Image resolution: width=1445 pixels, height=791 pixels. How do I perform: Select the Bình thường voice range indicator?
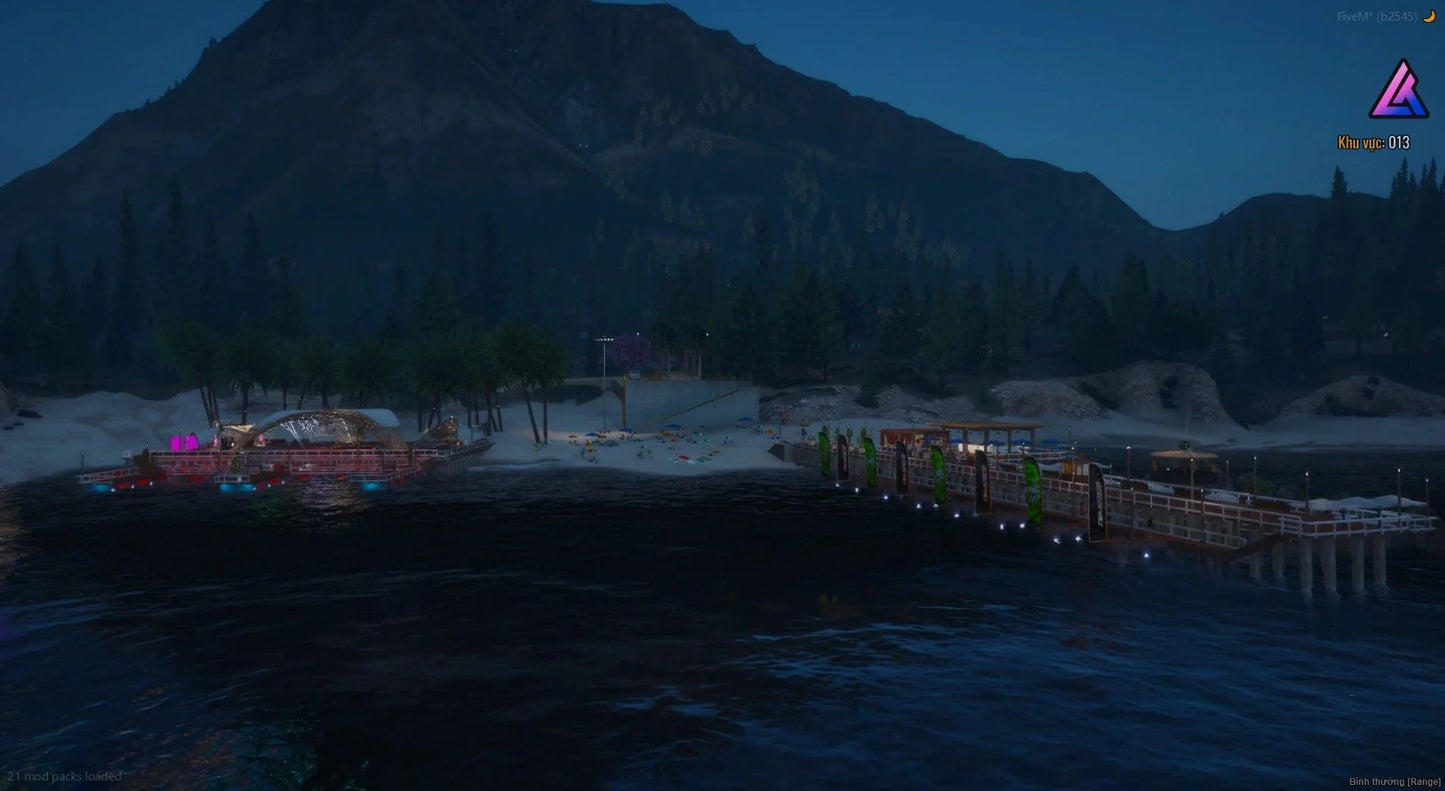(1393, 781)
